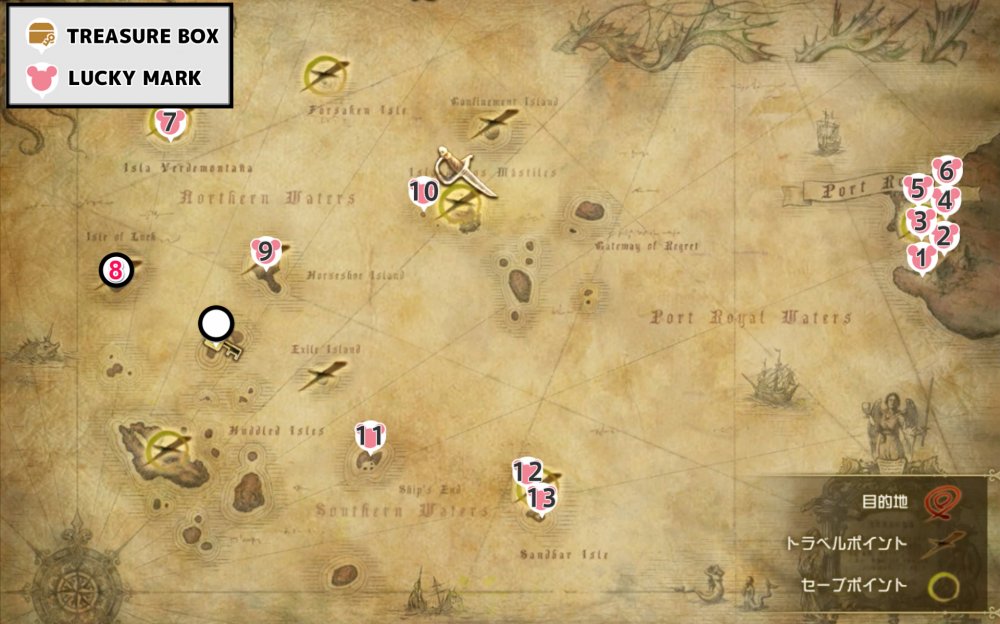Click lucky mark marker number 12
The width and height of the screenshot is (1000, 624).
527,471
